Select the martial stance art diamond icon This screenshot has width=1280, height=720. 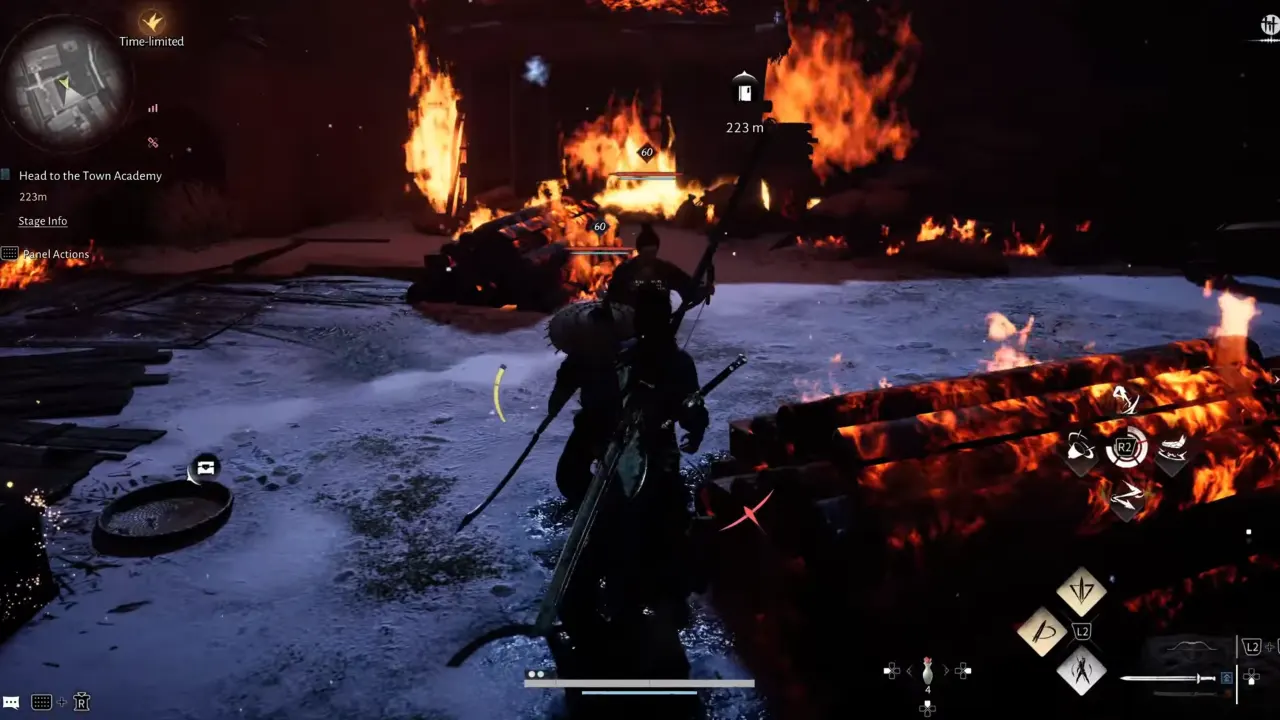coord(1082,672)
